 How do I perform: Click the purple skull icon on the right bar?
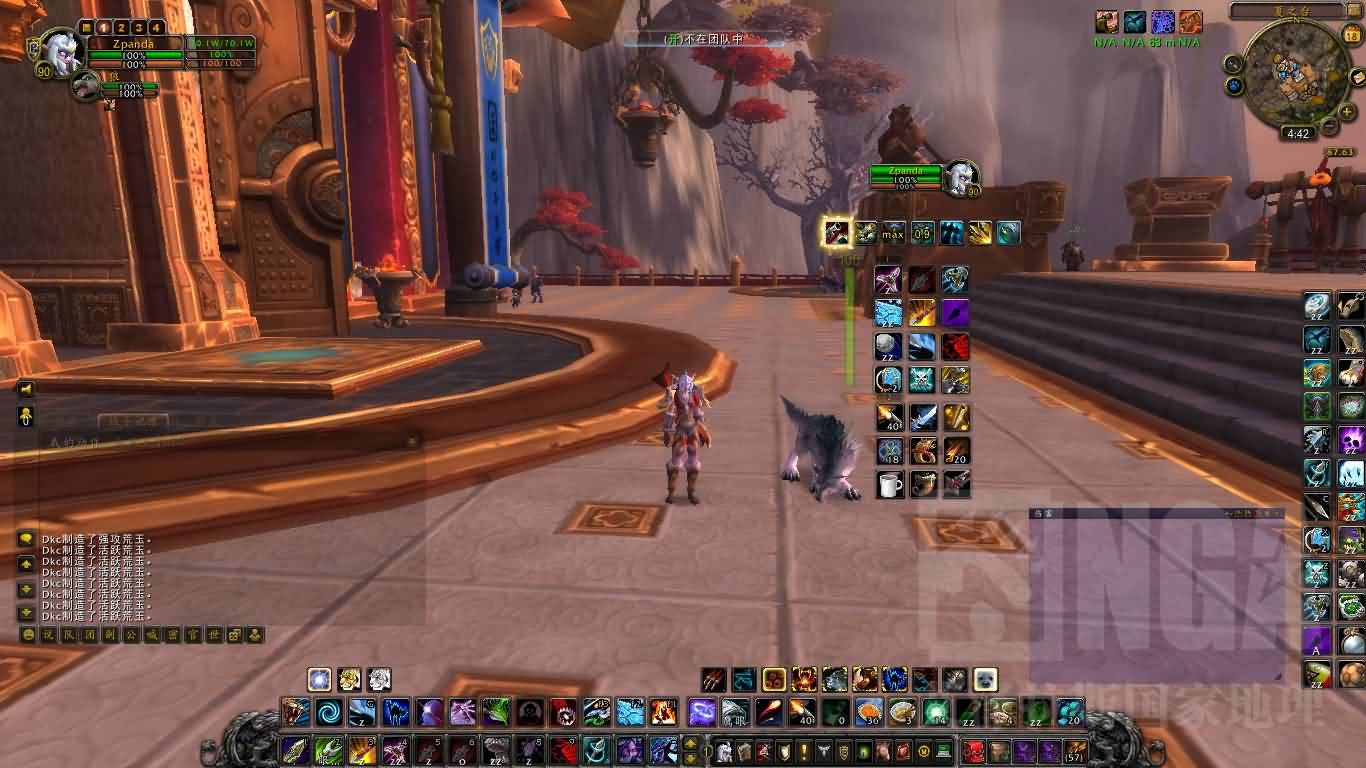coord(1351,439)
